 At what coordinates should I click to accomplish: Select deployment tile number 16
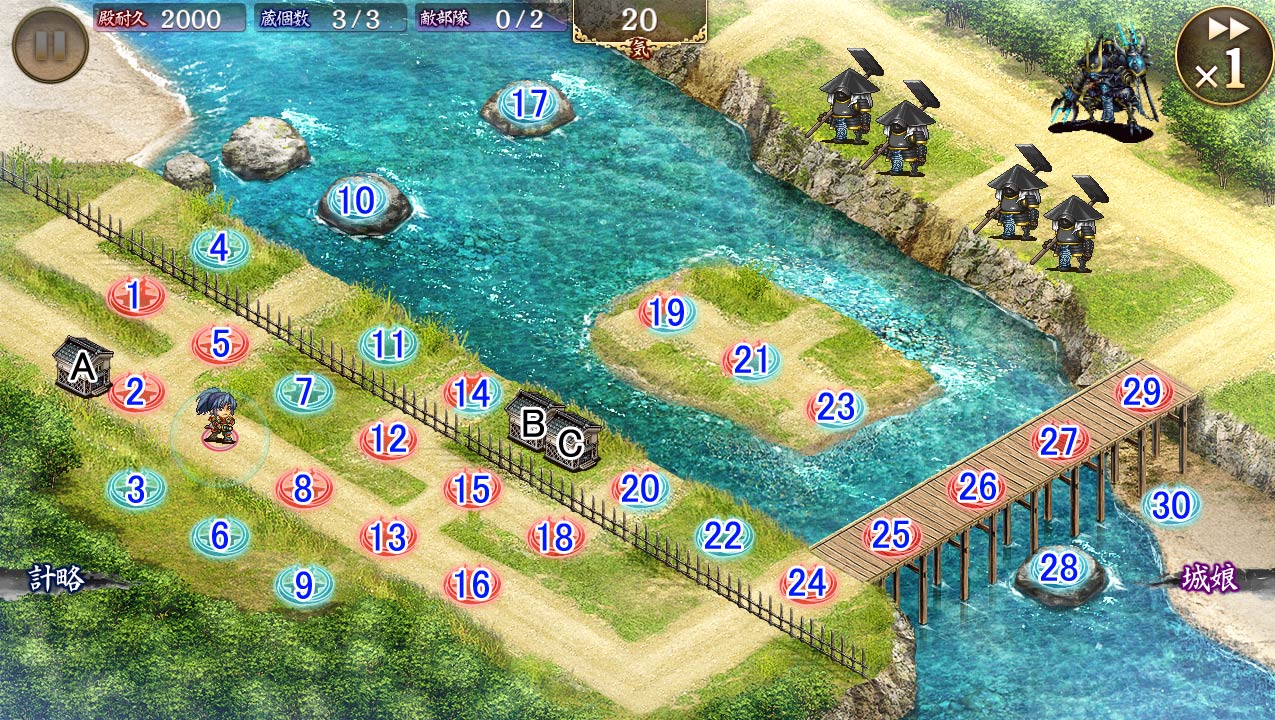(471, 583)
